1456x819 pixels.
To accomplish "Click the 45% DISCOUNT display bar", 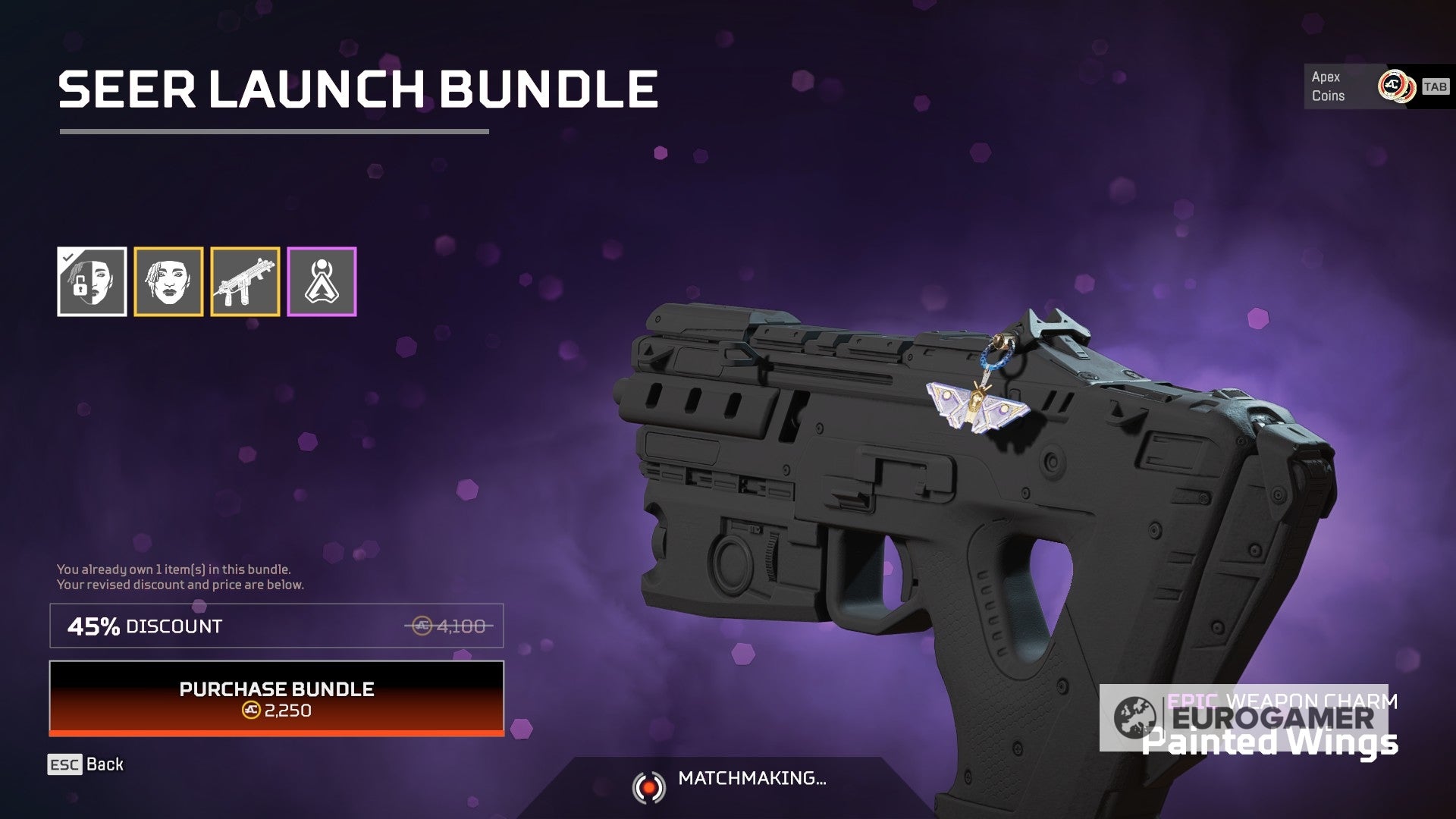I will (277, 626).
